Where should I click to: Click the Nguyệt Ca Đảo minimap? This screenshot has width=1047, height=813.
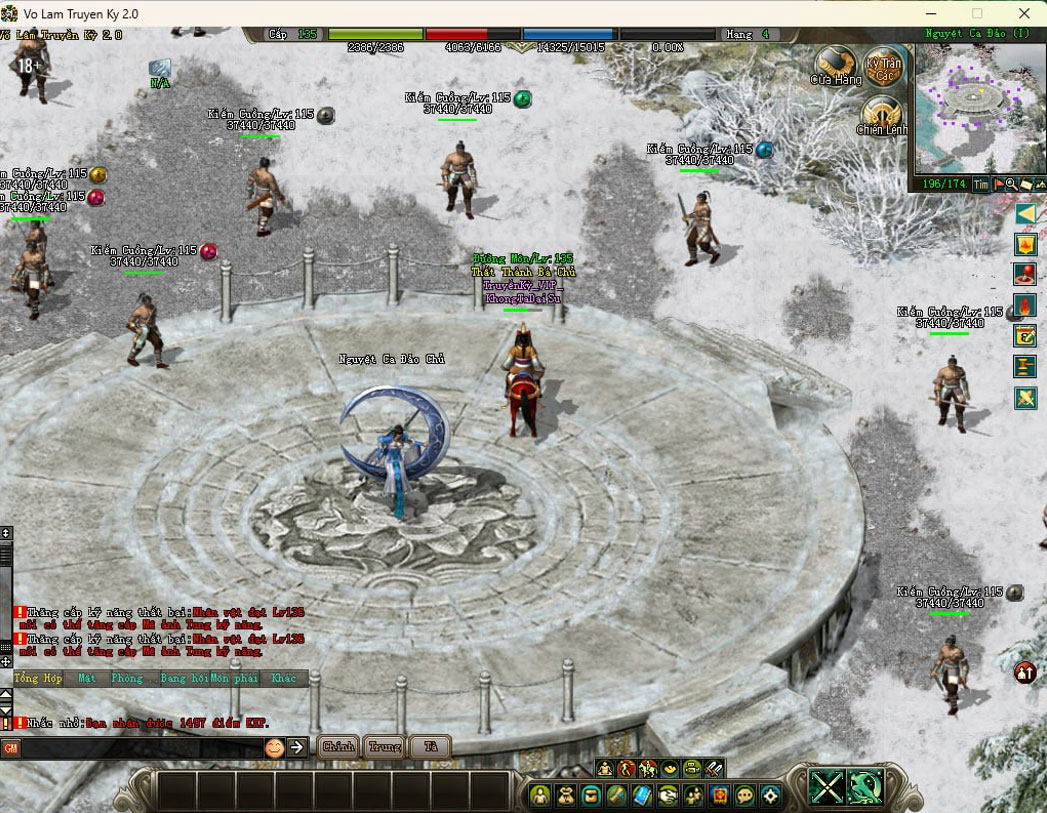pos(977,106)
